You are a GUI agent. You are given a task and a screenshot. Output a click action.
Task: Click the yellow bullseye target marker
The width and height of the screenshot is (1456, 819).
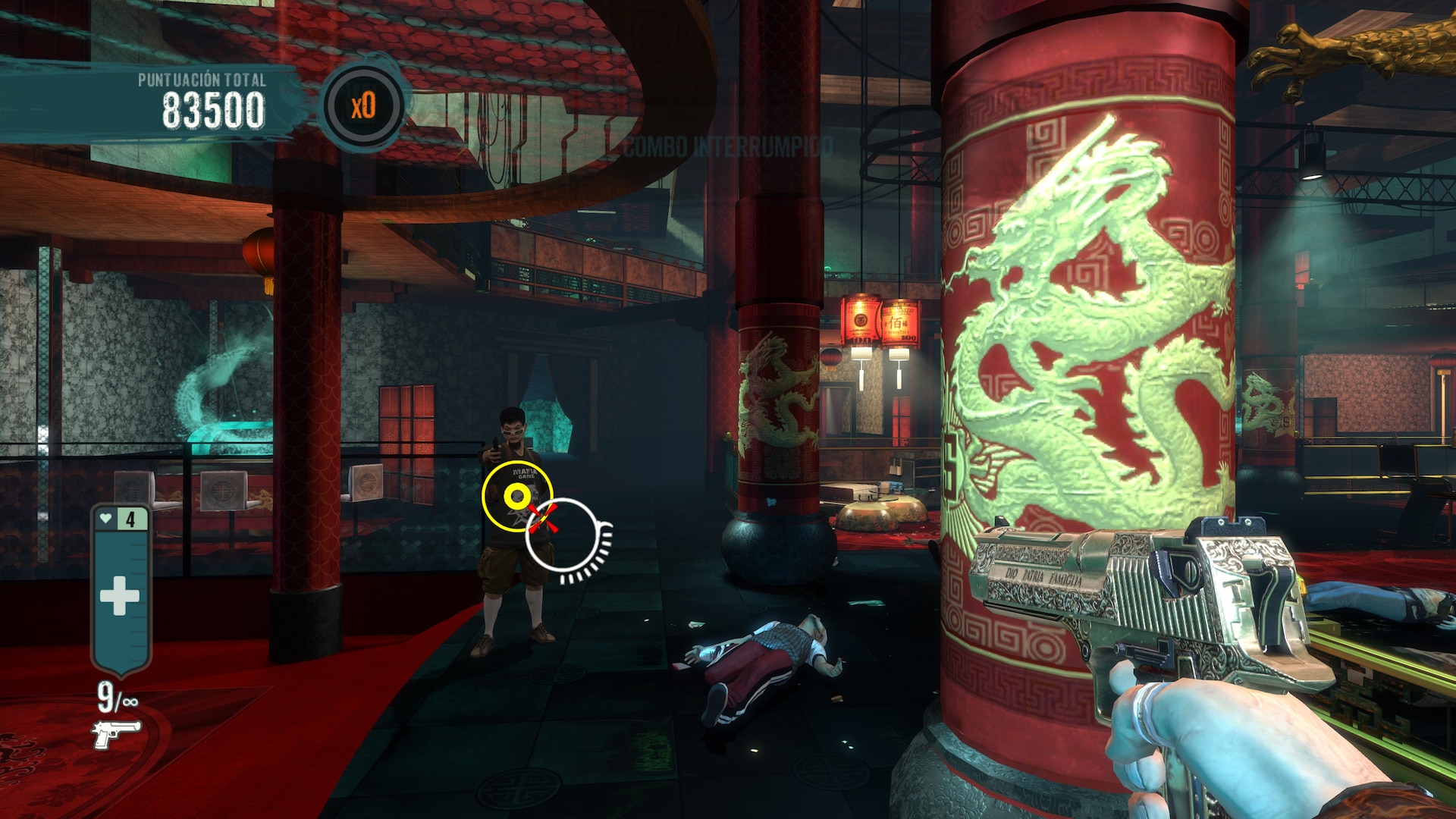point(517,497)
